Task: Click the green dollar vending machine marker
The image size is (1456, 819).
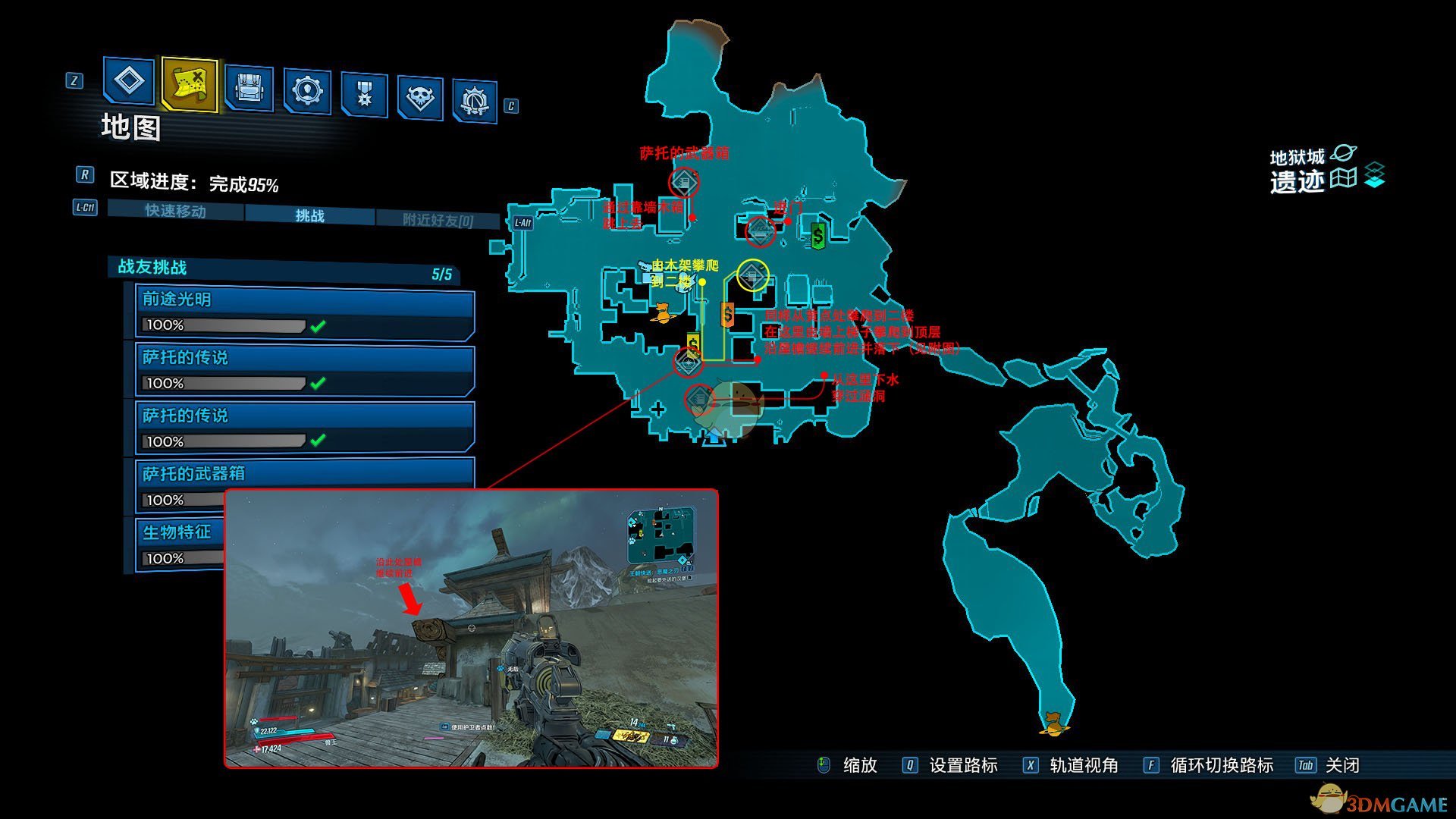Action: [817, 236]
